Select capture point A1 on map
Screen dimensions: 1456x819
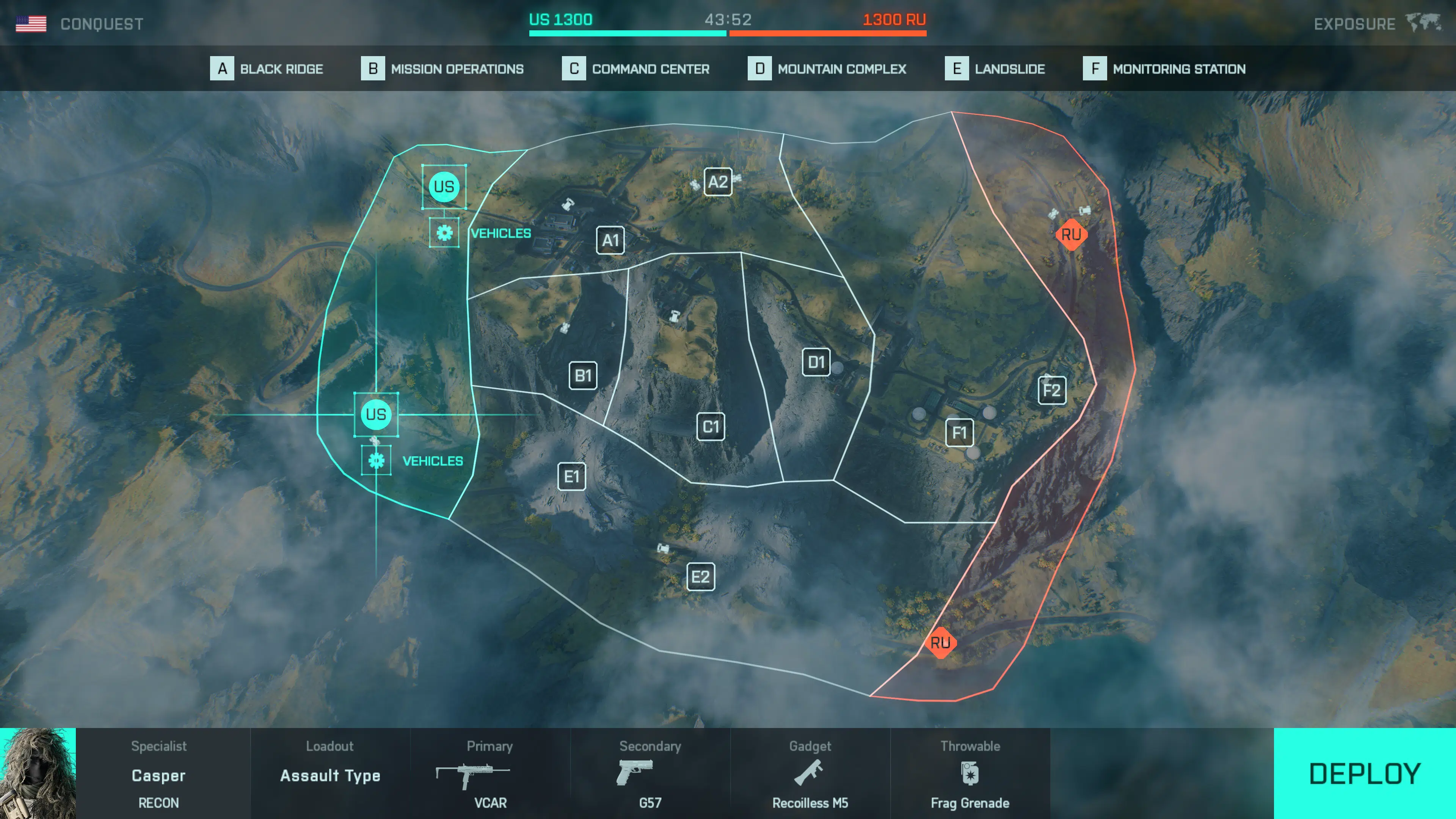click(x=610, y=240)
